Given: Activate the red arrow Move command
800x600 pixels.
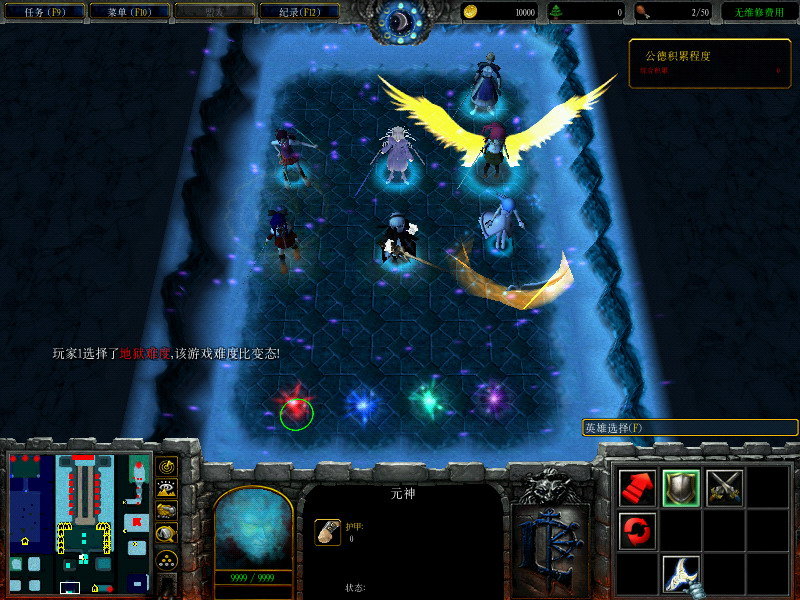Looking at the screenshot, I should (637, 487).
